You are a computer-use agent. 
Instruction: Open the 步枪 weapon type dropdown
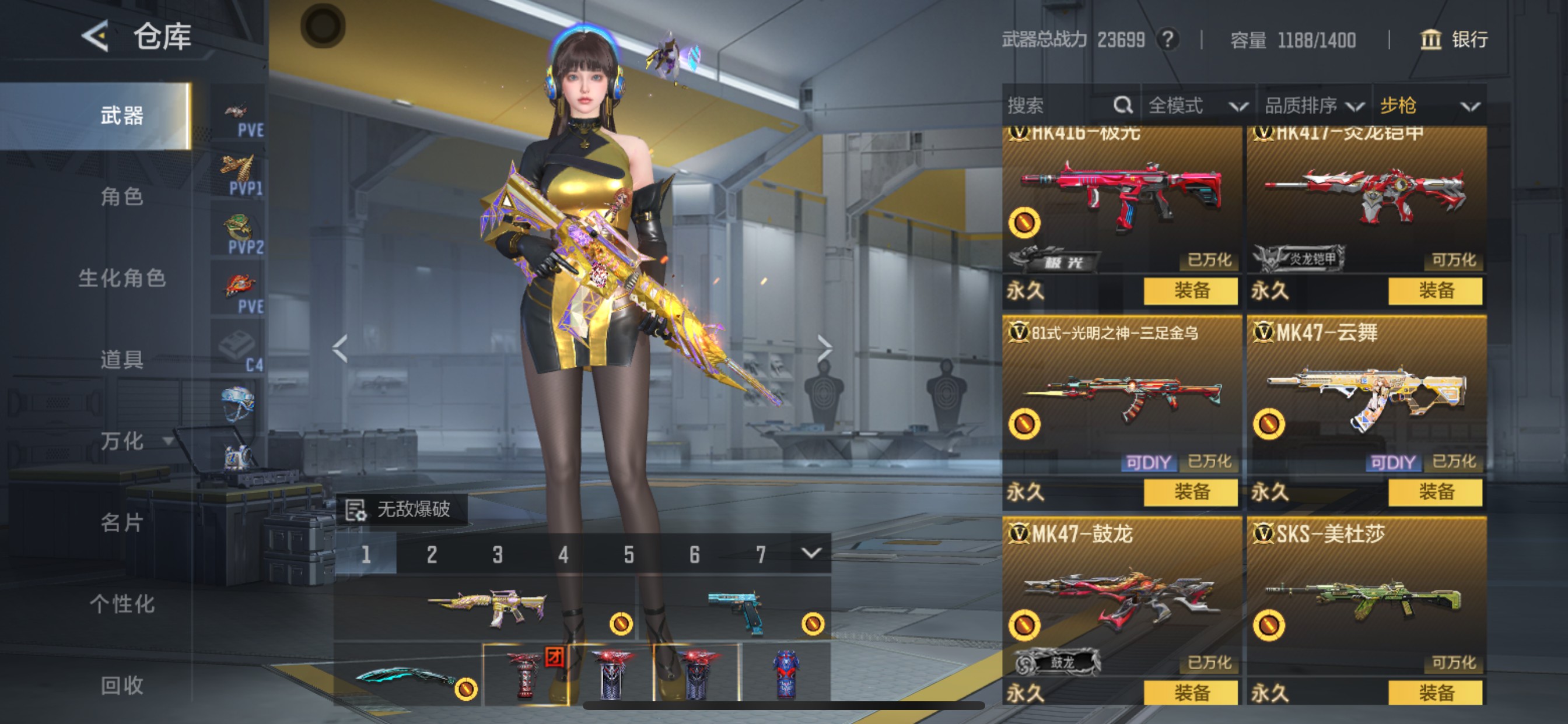[x=1429, y=106]
